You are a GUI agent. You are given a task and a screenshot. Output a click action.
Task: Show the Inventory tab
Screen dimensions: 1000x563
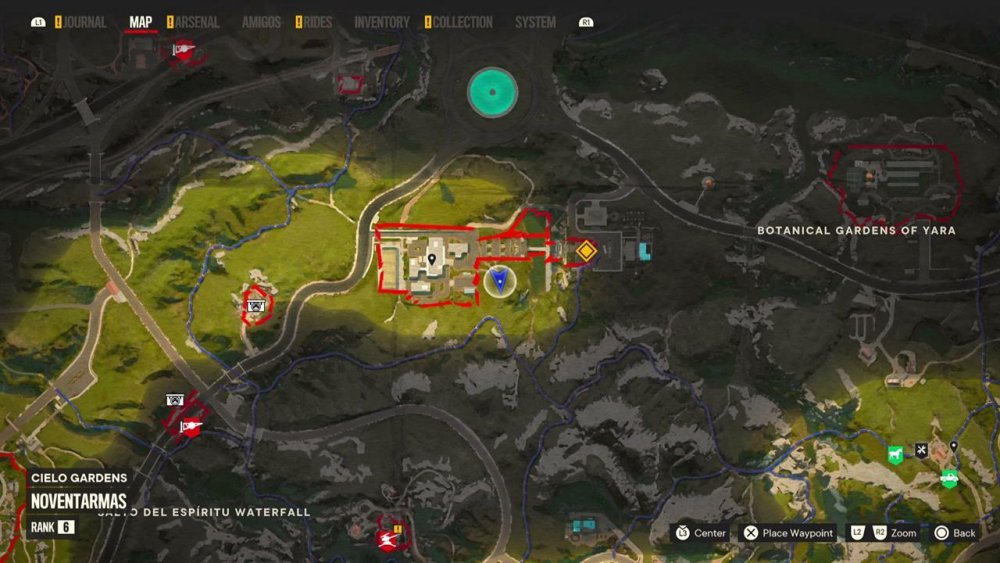(381, 22)
